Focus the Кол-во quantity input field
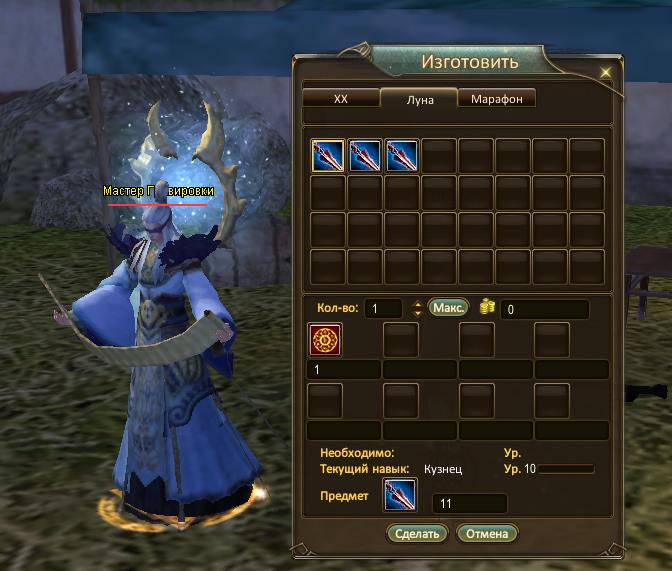This screenshot has height=571, width=672. click(x=382, y=309)
